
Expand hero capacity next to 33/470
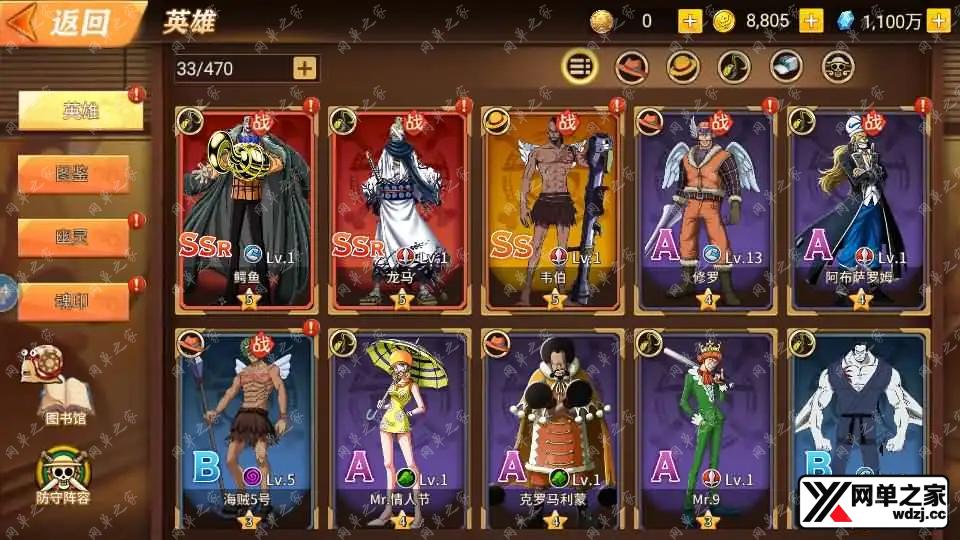point(305,68)
